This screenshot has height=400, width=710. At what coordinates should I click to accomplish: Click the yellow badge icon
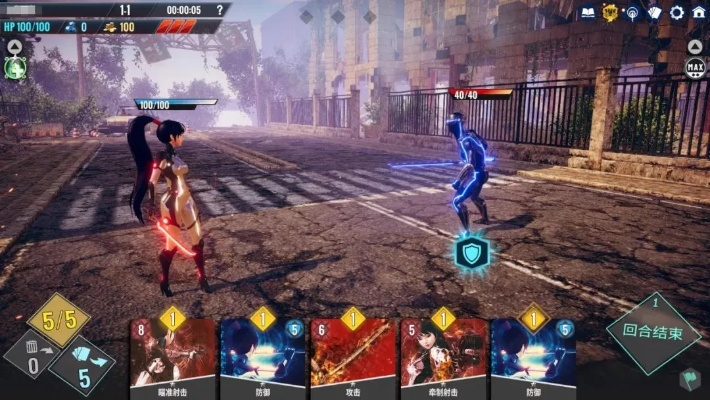610,12
